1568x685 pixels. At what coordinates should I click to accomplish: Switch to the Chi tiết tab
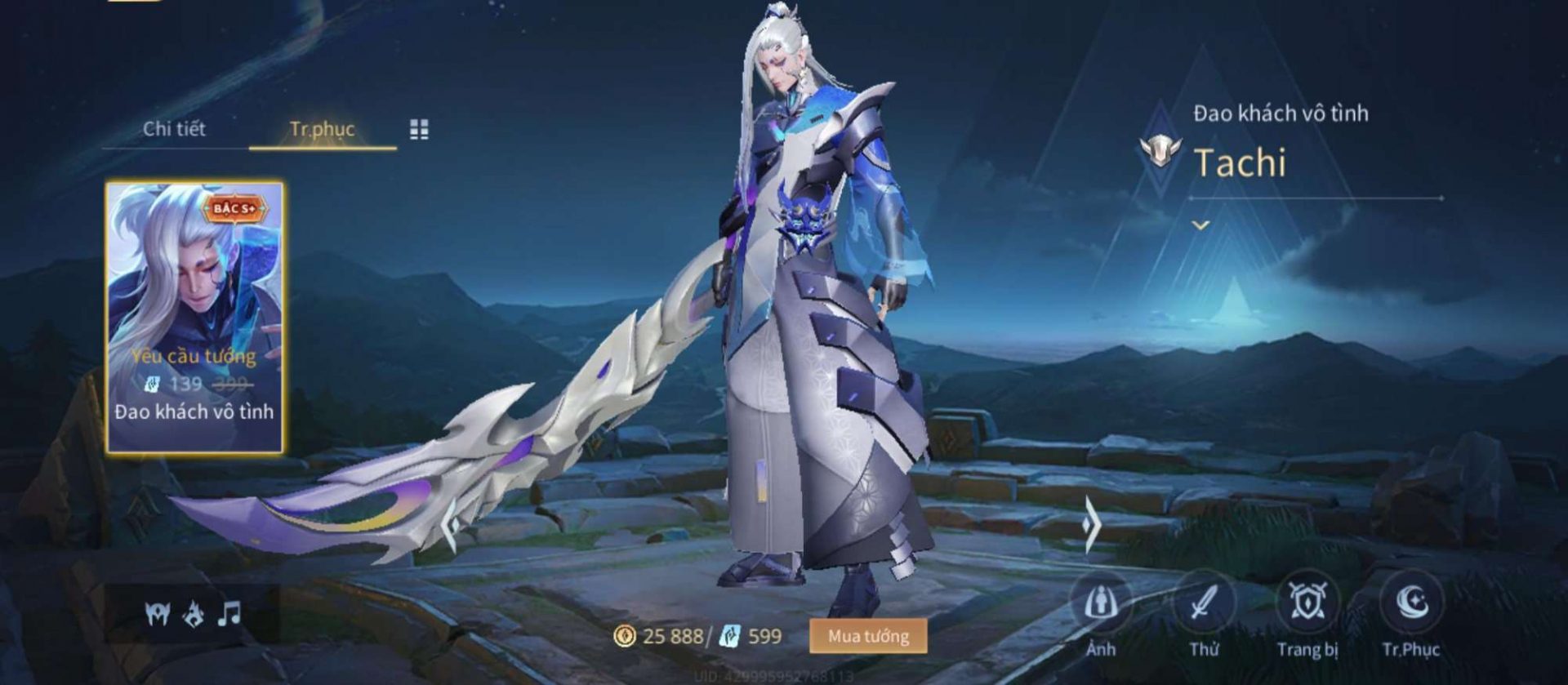pos(174,129)
